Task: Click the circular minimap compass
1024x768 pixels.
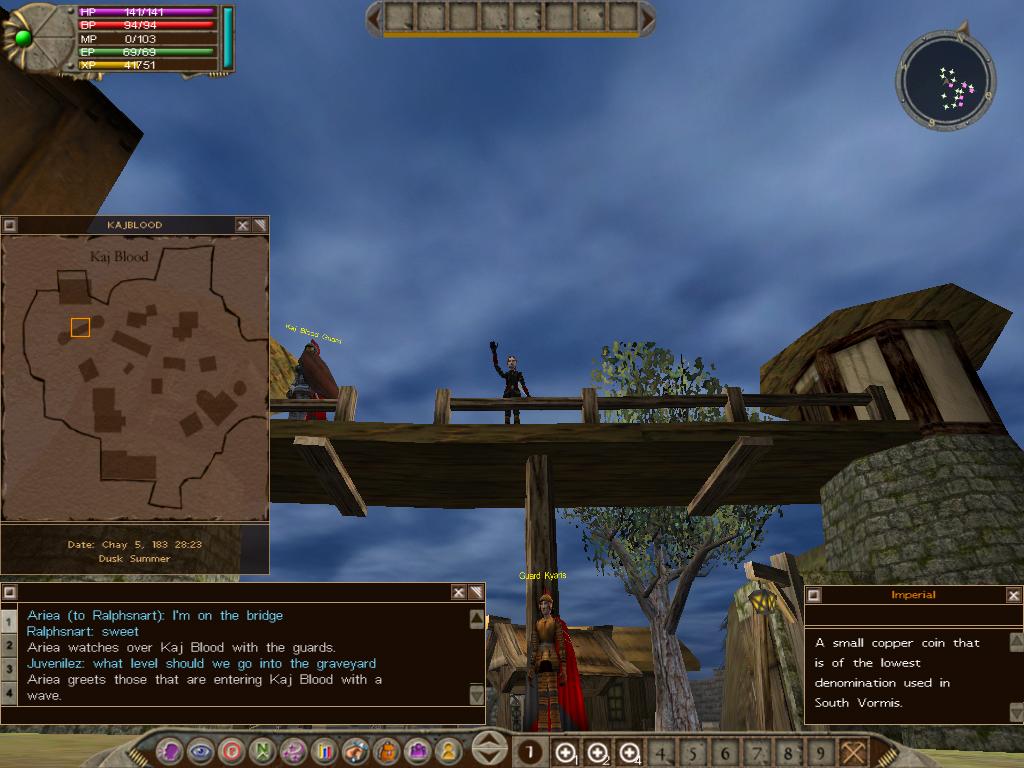Action: click(946, 82)
